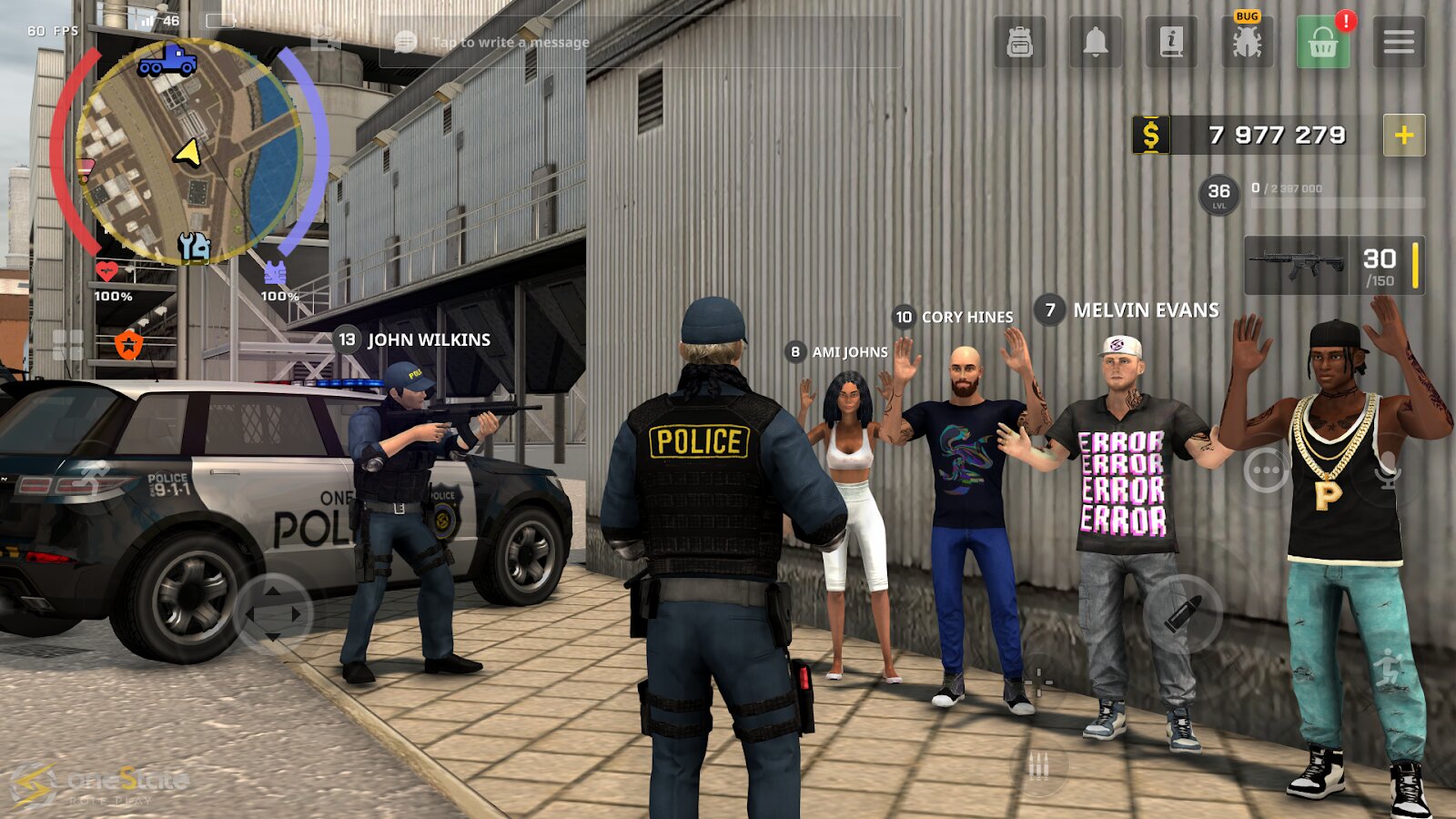Image resolution: width=1456 pixels, height=819 pixels.
Task: Tap the movement direction pad
Action: (274, 614)
